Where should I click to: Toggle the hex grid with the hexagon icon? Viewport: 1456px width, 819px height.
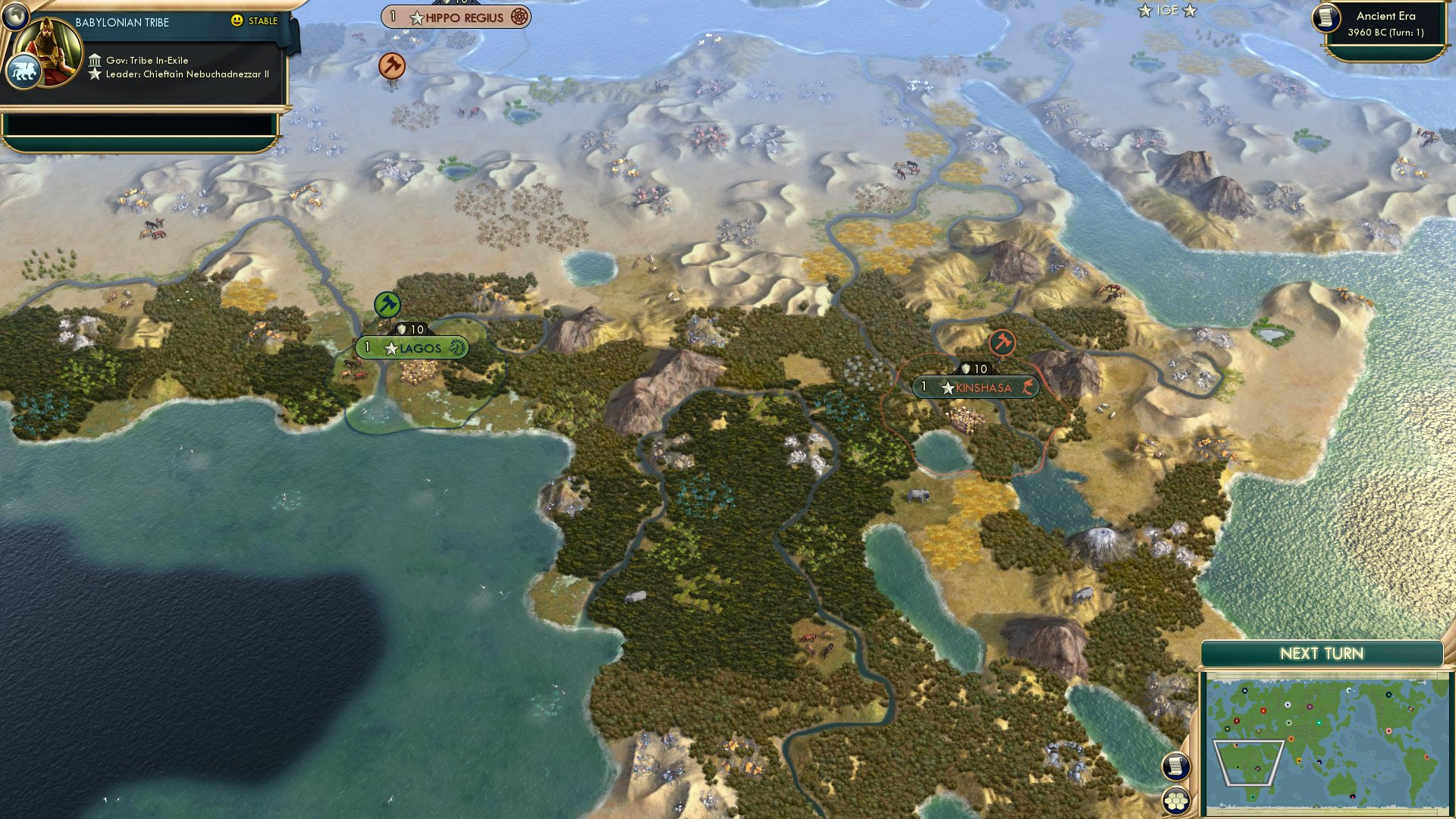click(1175, 800)
